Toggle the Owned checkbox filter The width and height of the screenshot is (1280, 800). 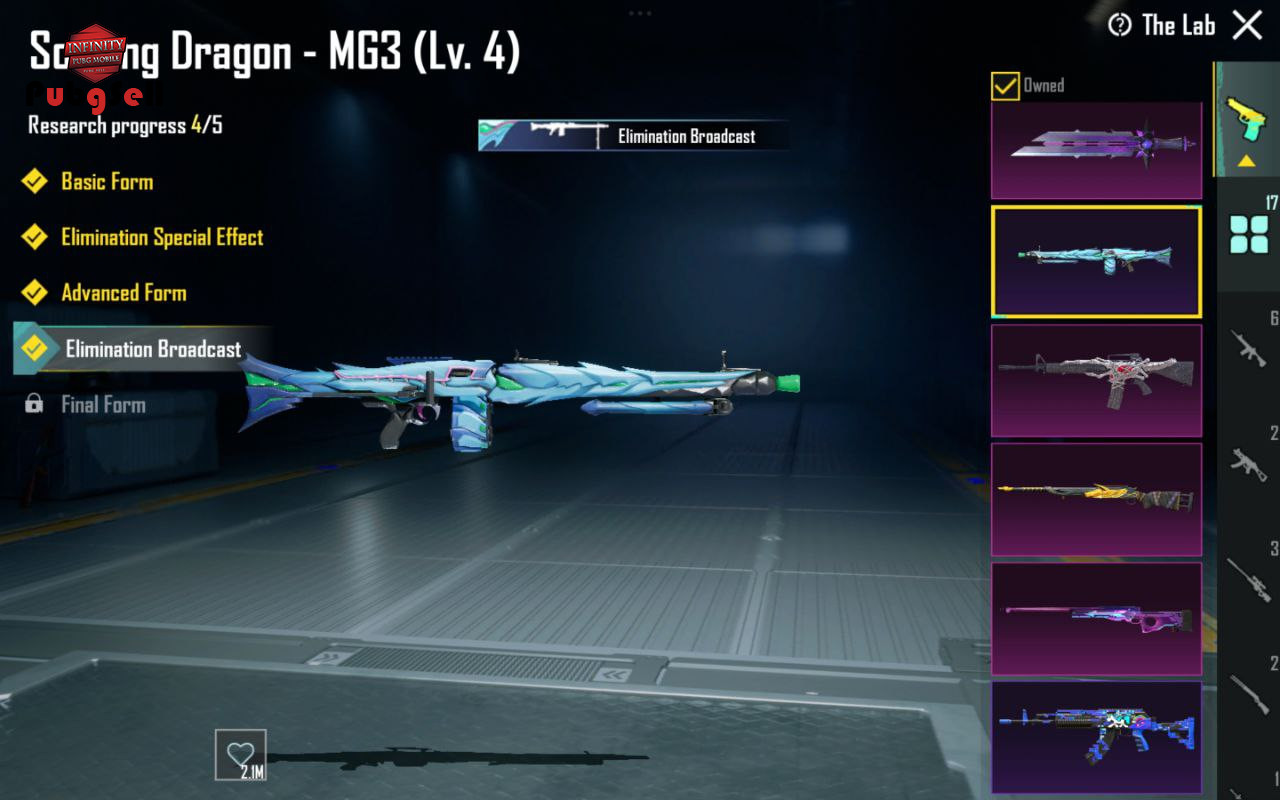[x=1005, y=86]
